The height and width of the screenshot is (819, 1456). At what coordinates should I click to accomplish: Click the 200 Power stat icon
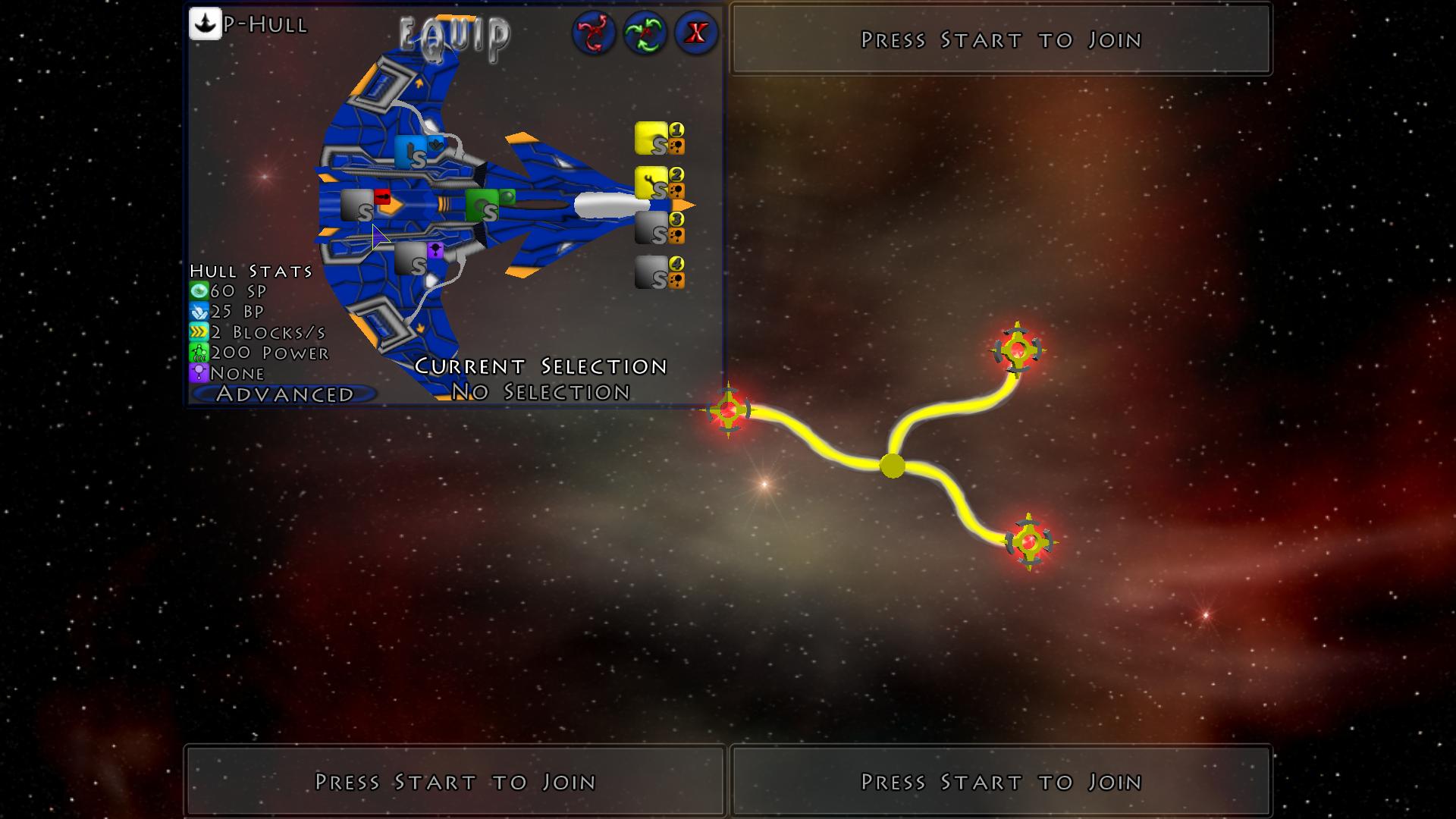click(199, 351)
